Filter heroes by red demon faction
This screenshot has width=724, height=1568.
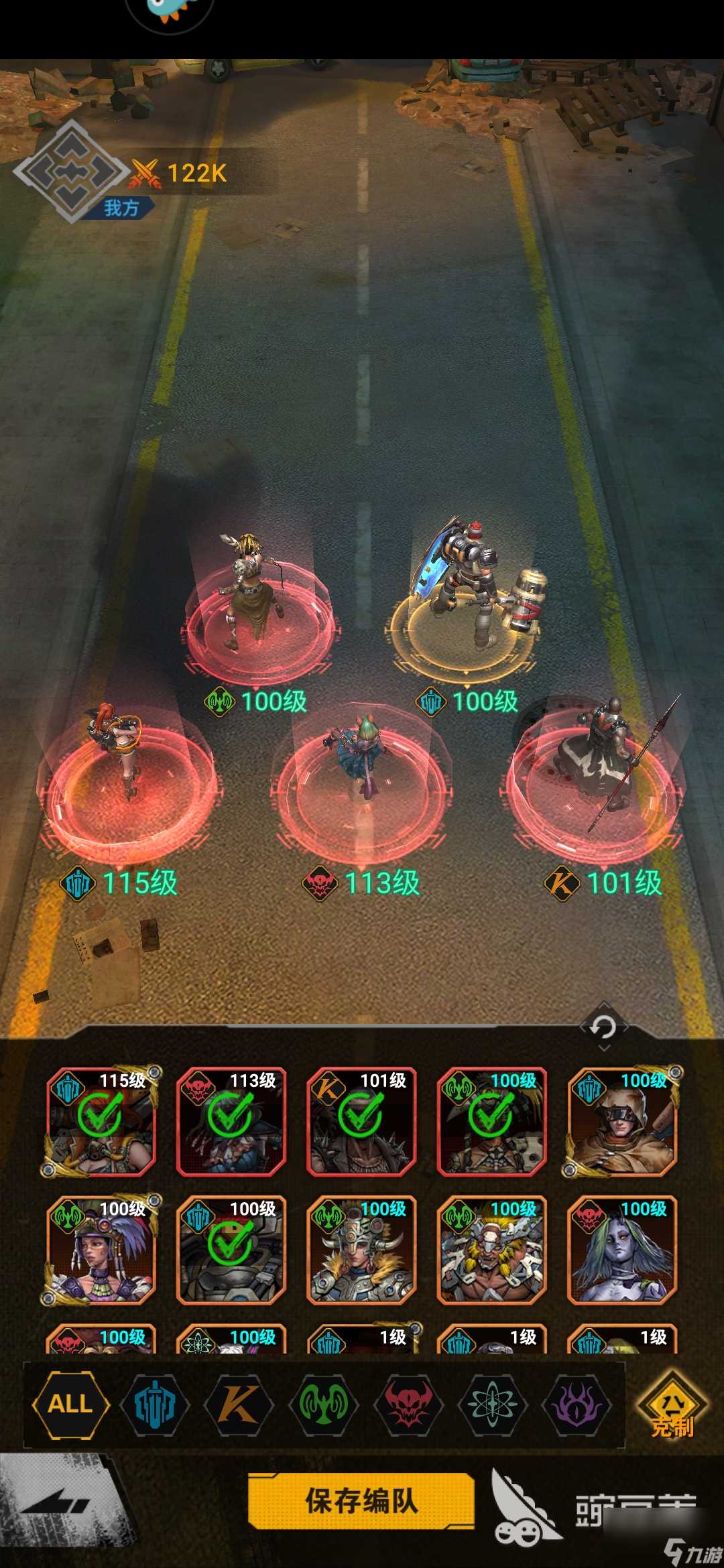[x=408, y=1404]
